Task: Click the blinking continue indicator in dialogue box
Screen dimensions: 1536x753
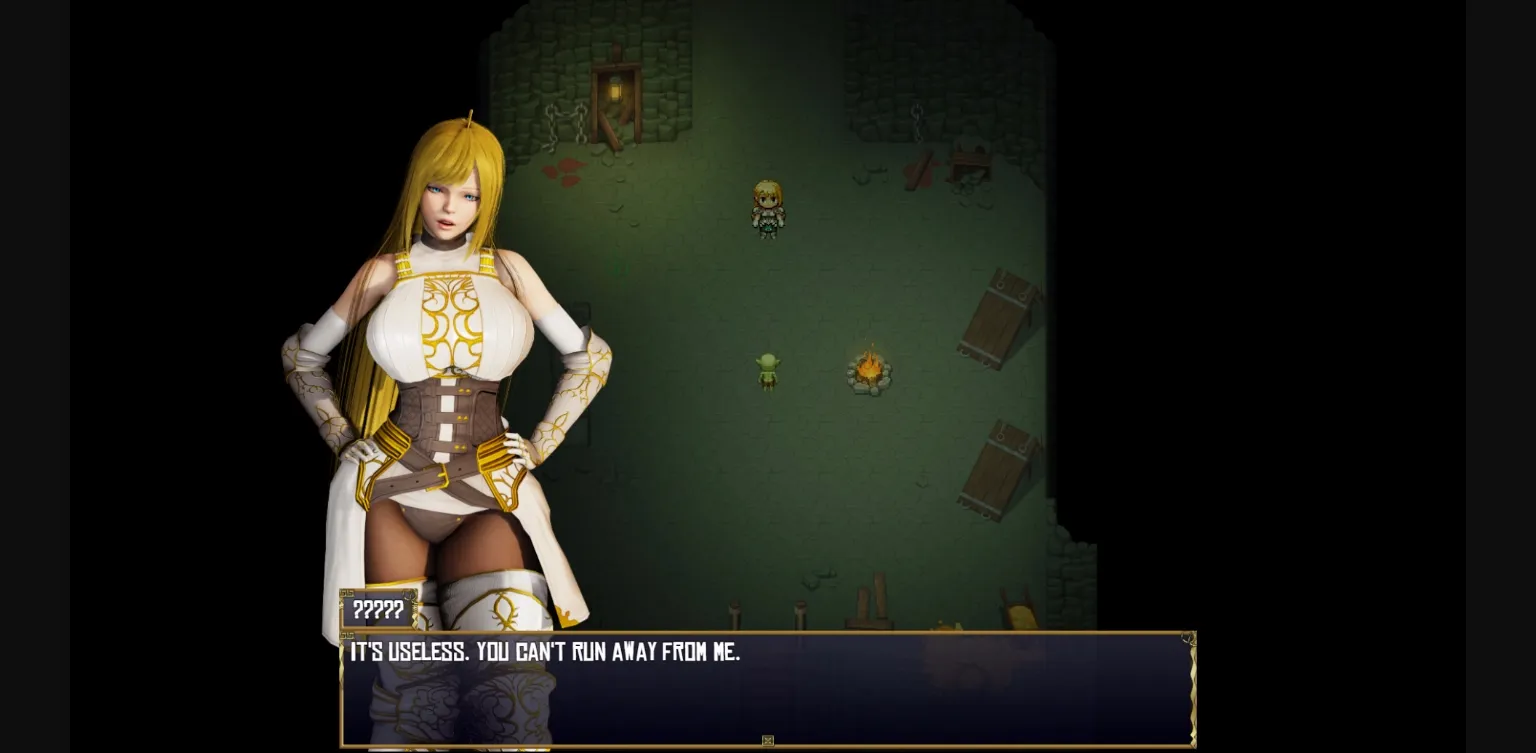Action: pos(768,740)
